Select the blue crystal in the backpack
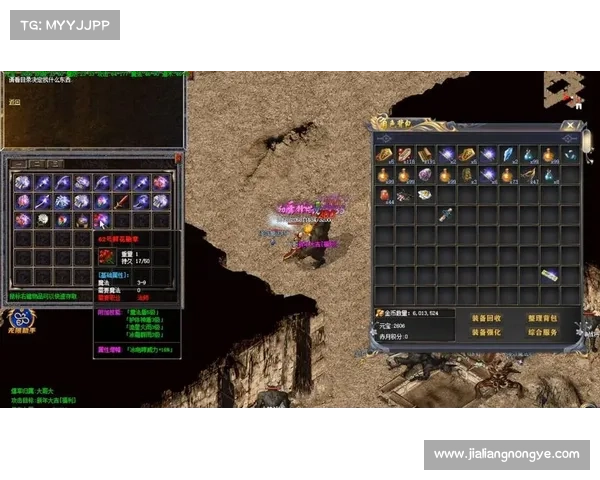Screen dimensions: 600x480 pyautogui.click(x=507, y=154)
